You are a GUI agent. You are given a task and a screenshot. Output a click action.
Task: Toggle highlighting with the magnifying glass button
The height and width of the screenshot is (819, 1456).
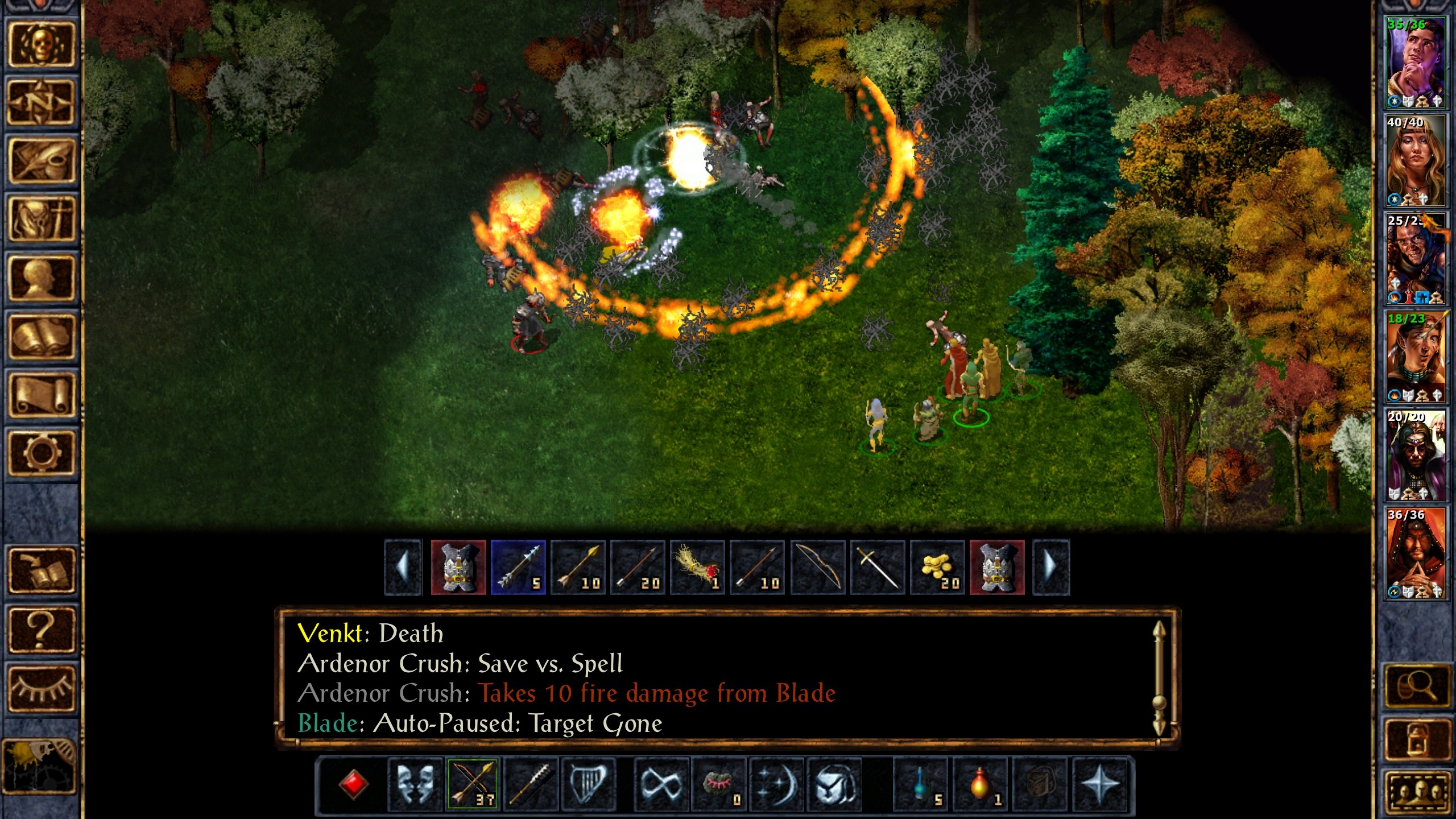[x=1417, y=686]
